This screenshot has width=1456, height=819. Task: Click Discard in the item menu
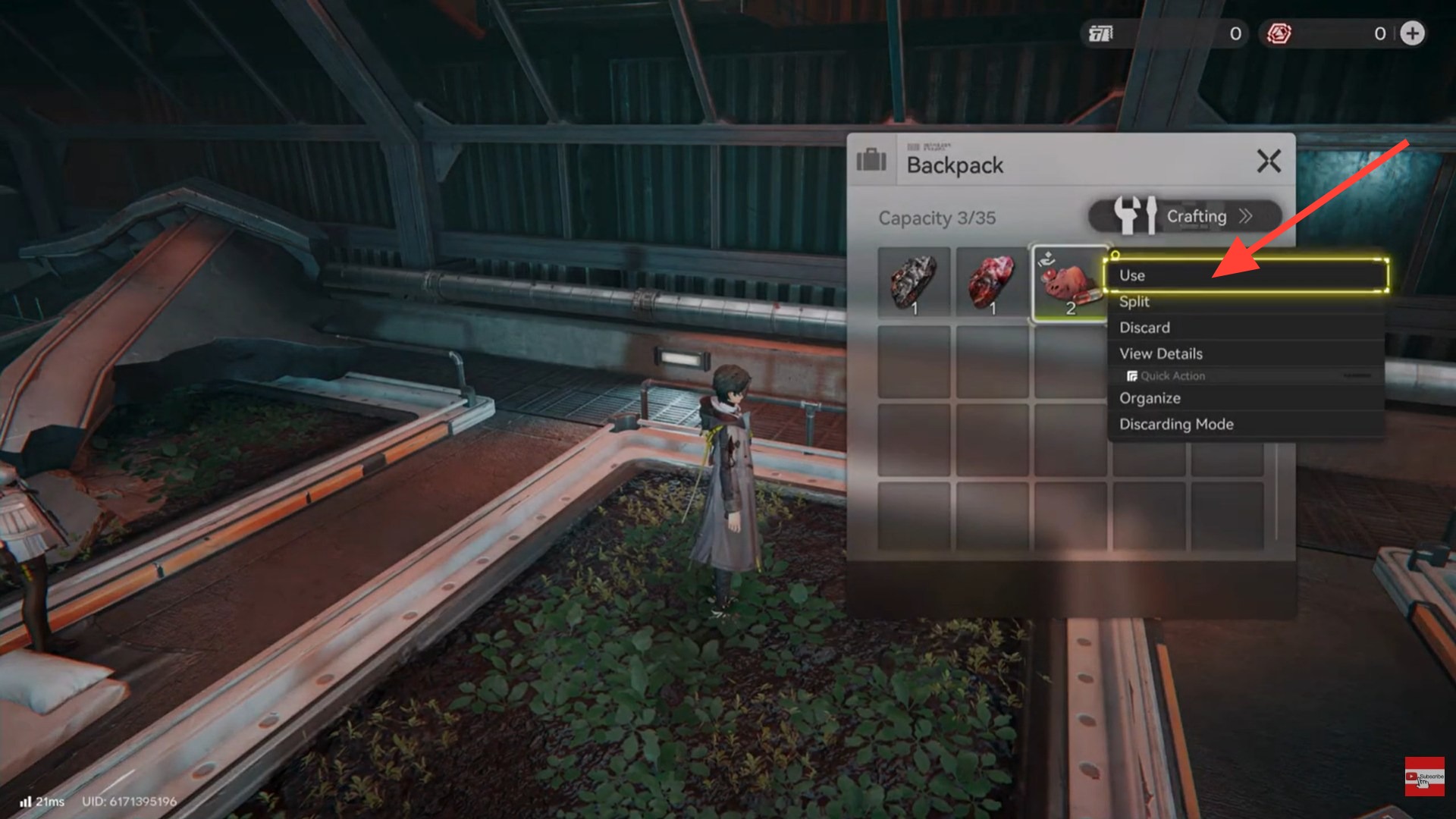click(1144, 327)
